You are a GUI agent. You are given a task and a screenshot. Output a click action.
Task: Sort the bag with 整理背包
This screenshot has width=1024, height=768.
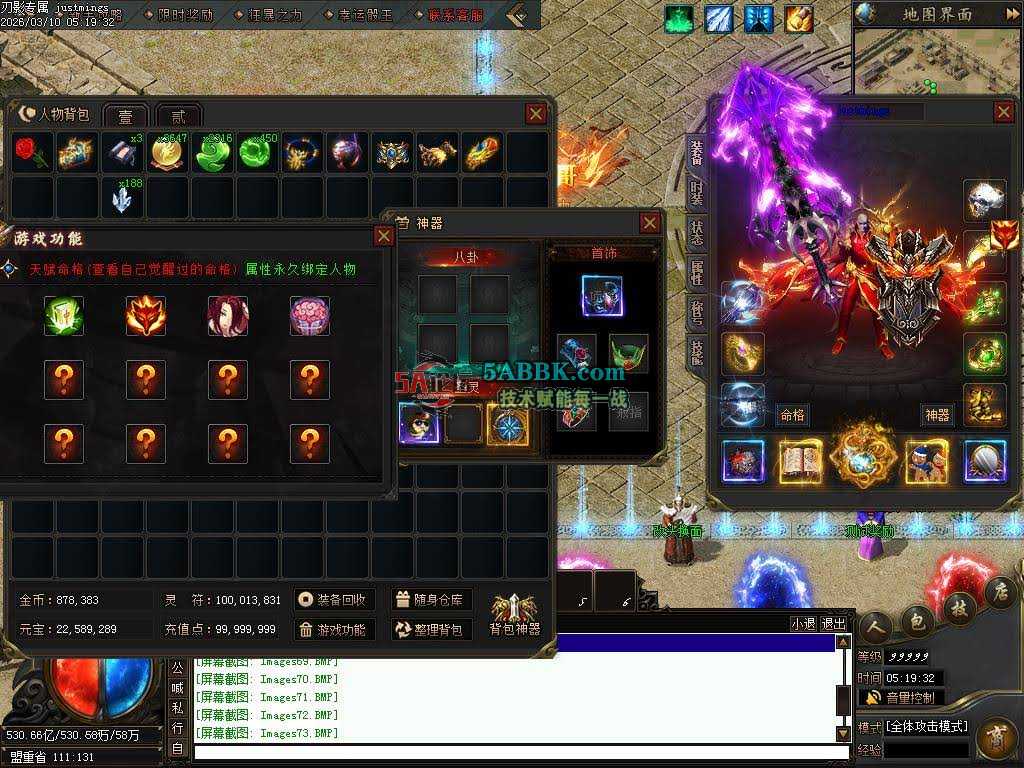click(430, 629)
